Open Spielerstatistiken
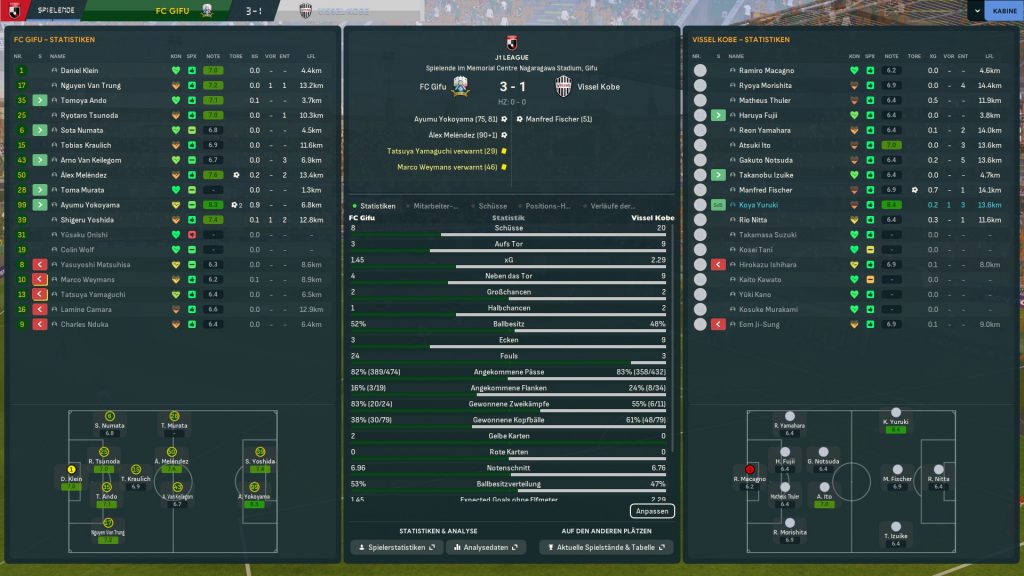 pos(395,547)
